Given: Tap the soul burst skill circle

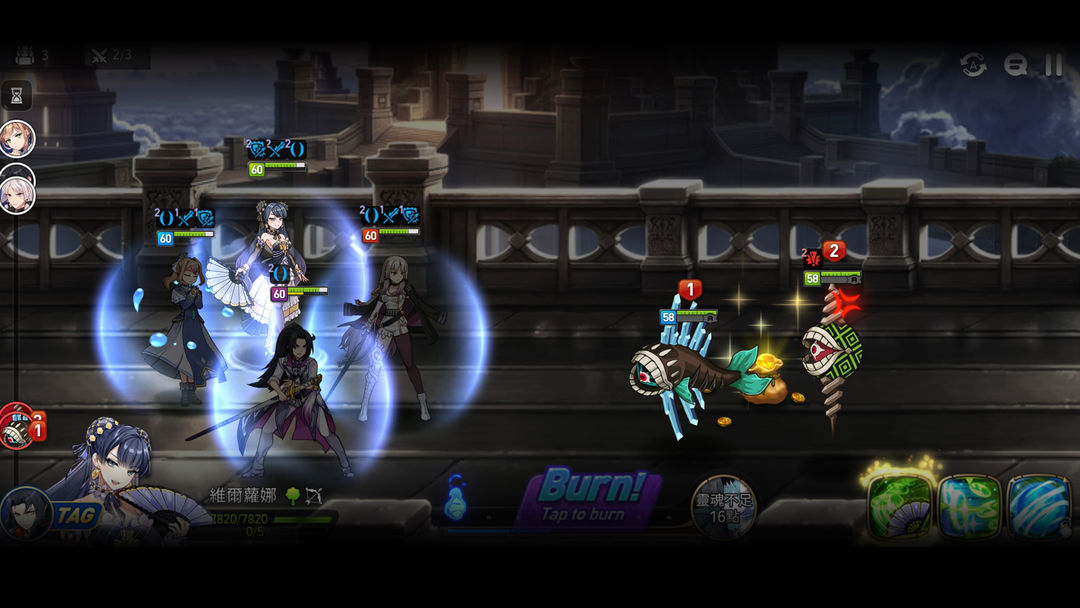Looking at the screenshot, I should click(x=724, y=506).
